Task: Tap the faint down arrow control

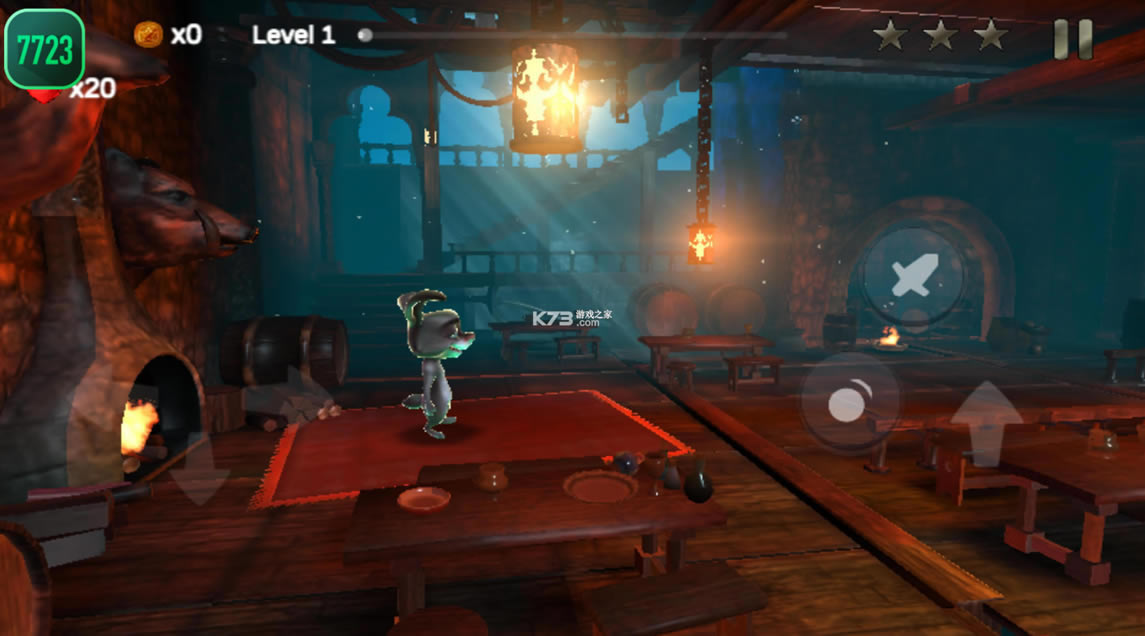Action: tap(199, 470)
